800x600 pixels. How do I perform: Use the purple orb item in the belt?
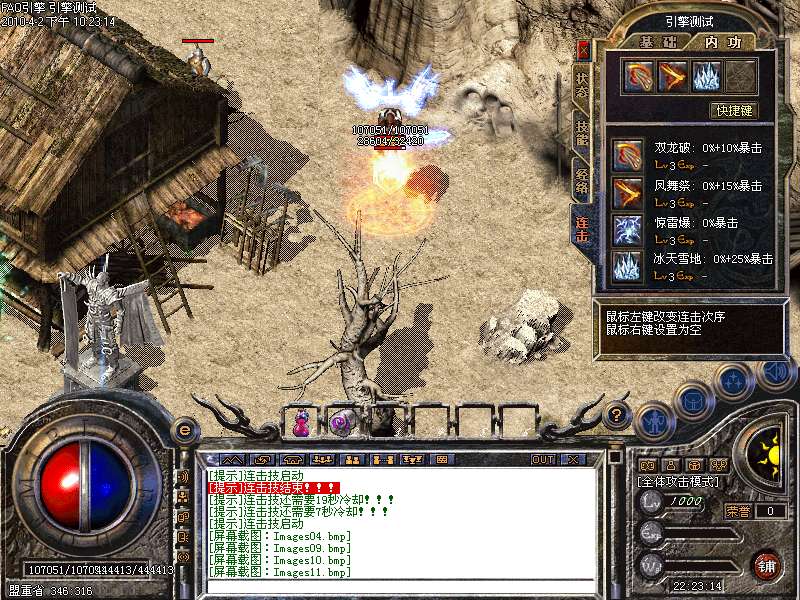tap(340, 423)
